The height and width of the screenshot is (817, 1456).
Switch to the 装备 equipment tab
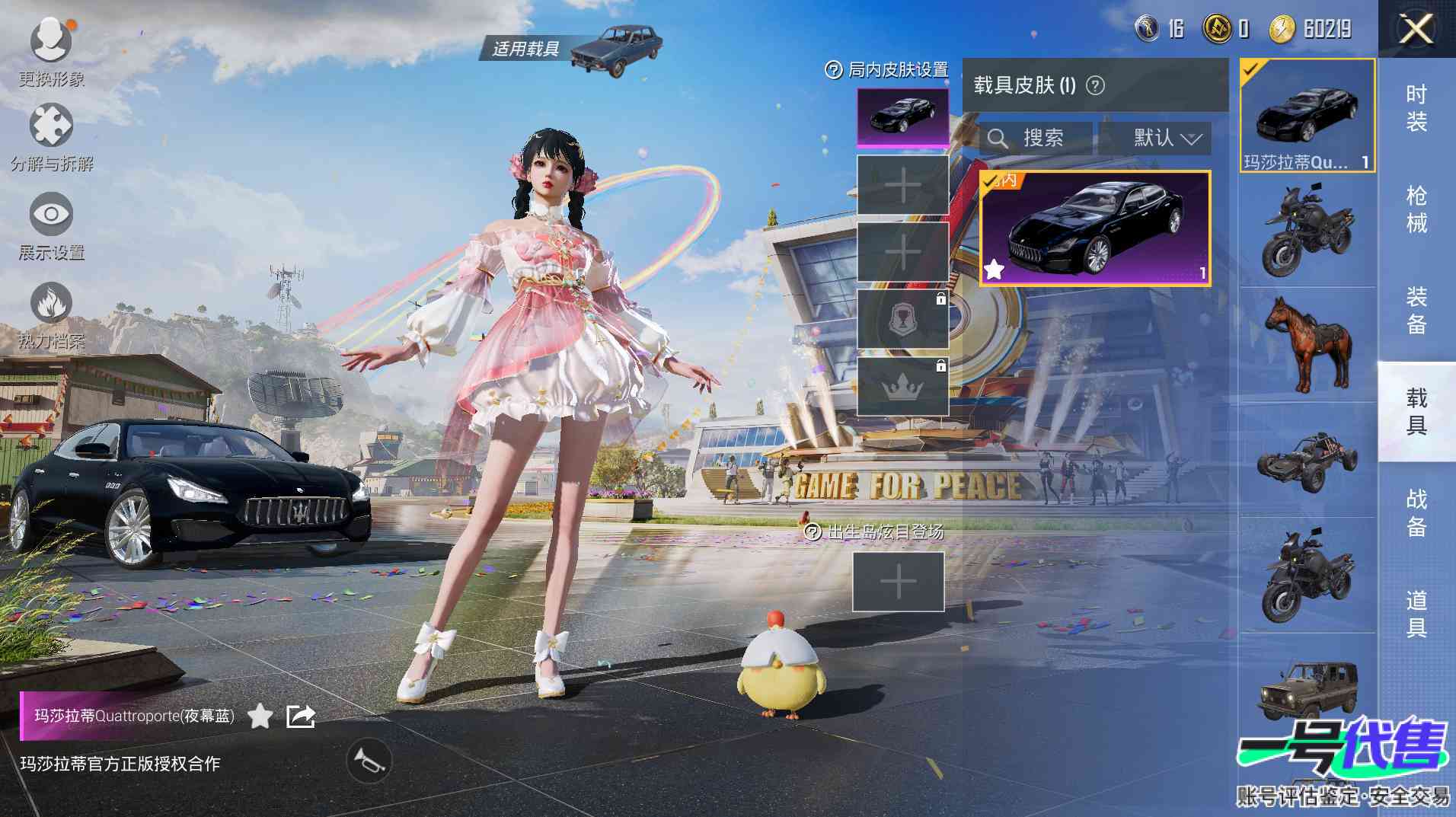[x=1416, y=311]
